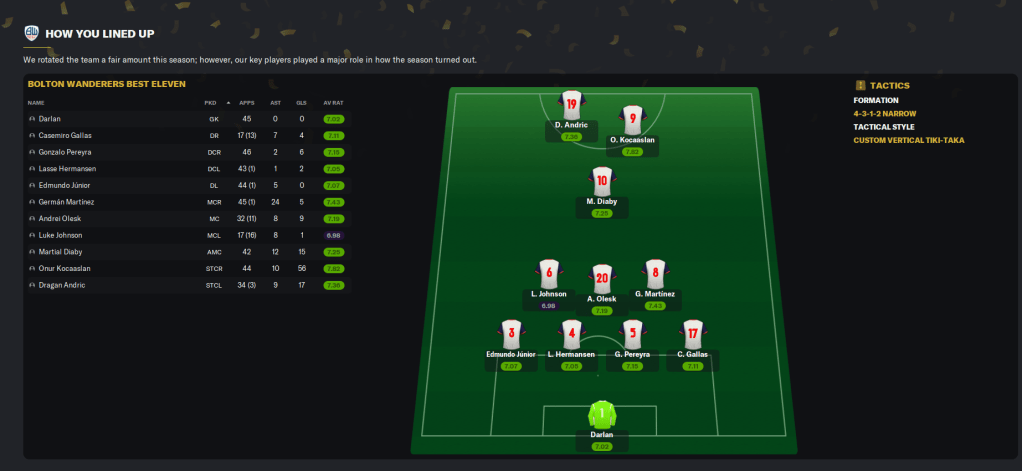Open the 4-3-1-2 Narrow formation link
The width and height of the screenshot is (1022, 471).
[x=886, y=114]
